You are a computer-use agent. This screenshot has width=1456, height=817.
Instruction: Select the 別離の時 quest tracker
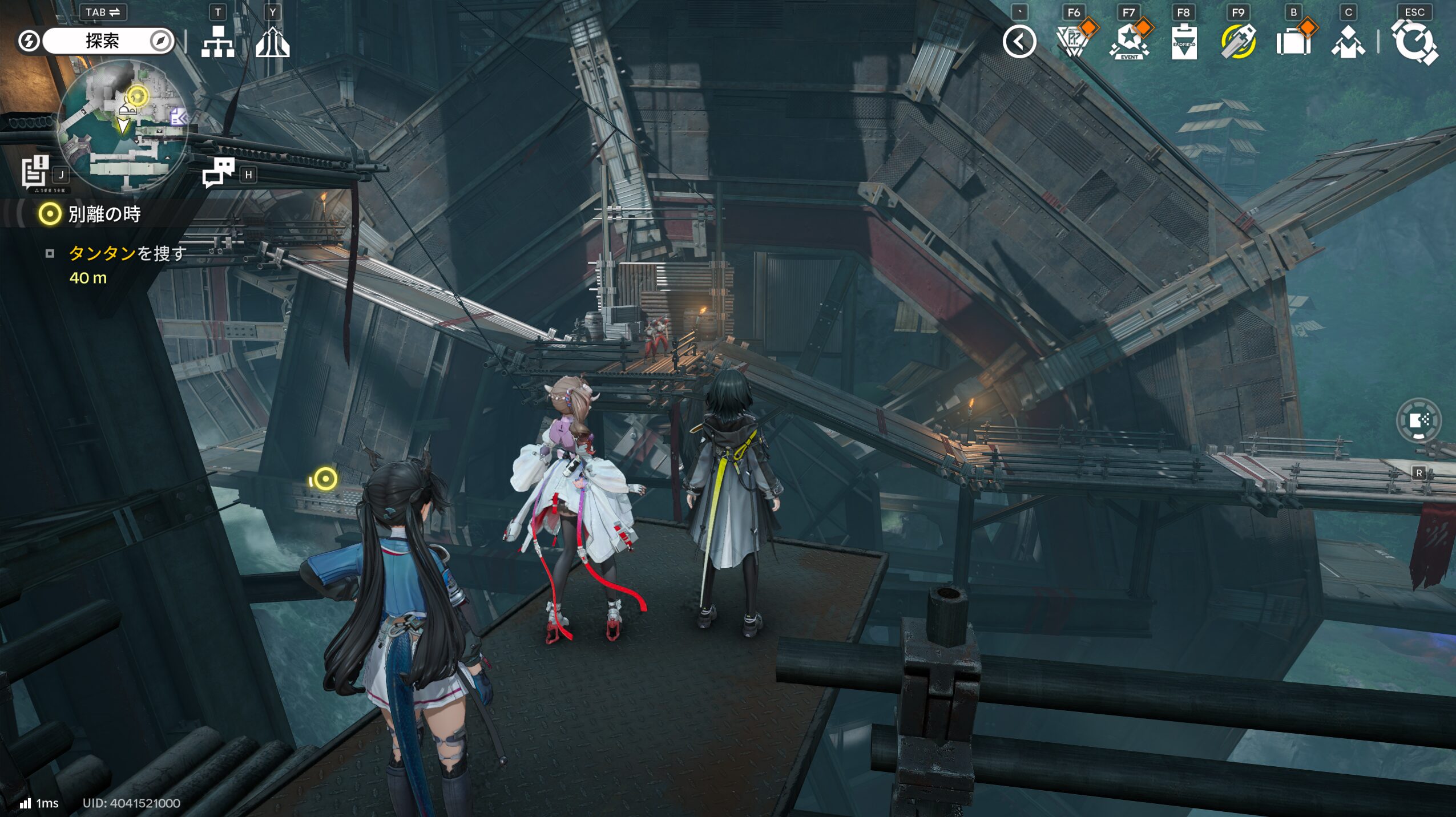click(x=104, y=215)
